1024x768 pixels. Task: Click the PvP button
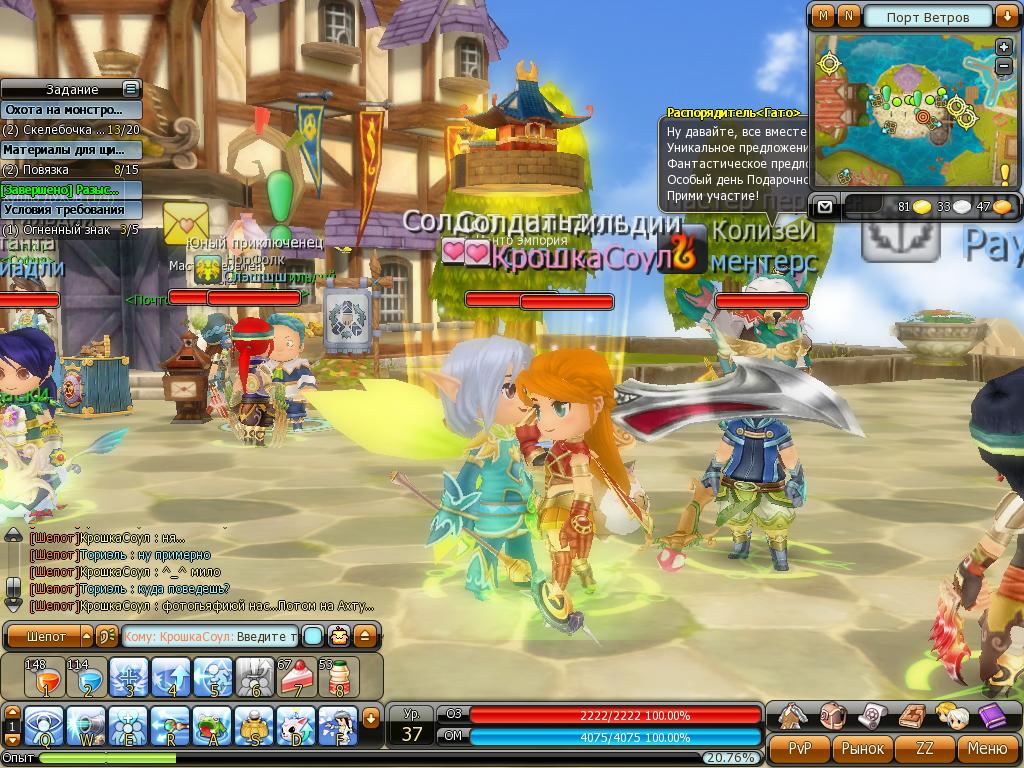click(799, 748)
